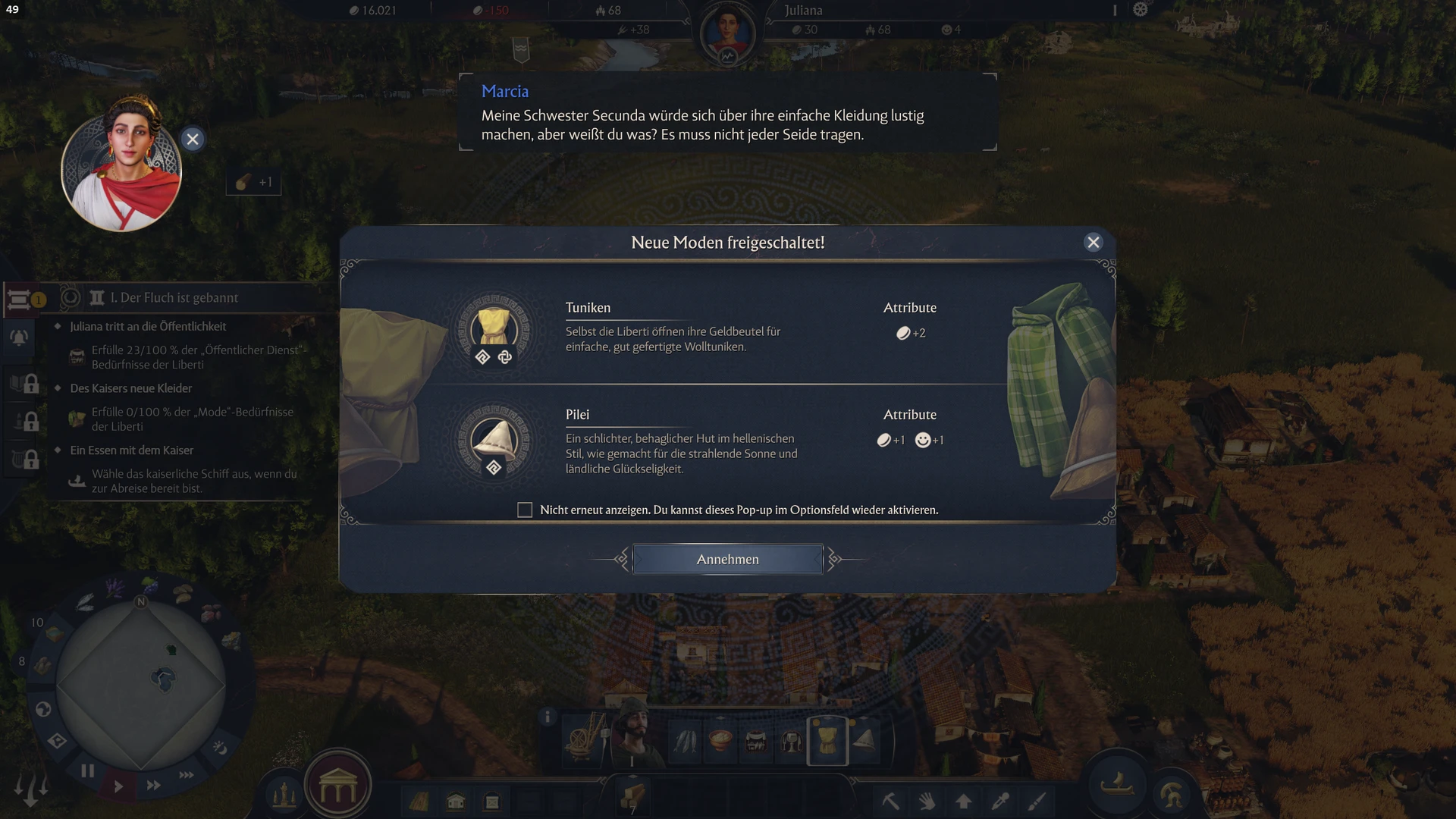Accept the new fashions with Annehmen
1456x819 pixels.
(x=727, y=560)
